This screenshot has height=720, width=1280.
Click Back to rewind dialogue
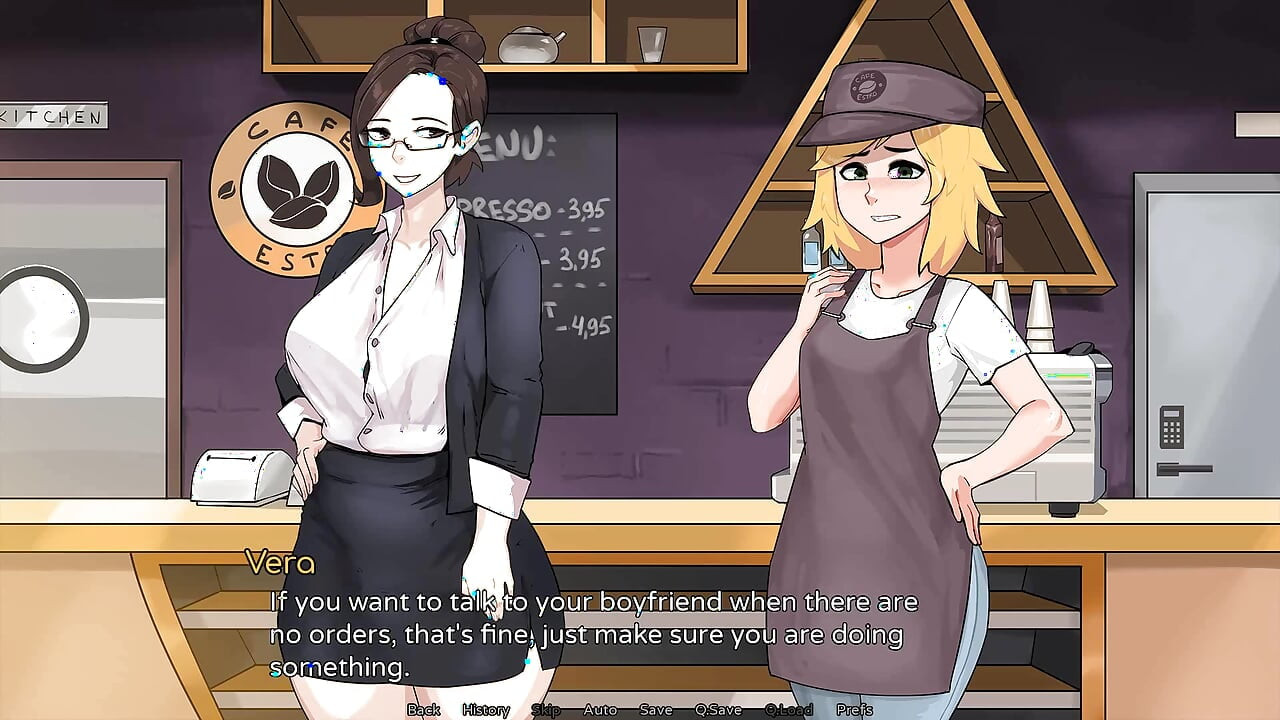[423, 710]
